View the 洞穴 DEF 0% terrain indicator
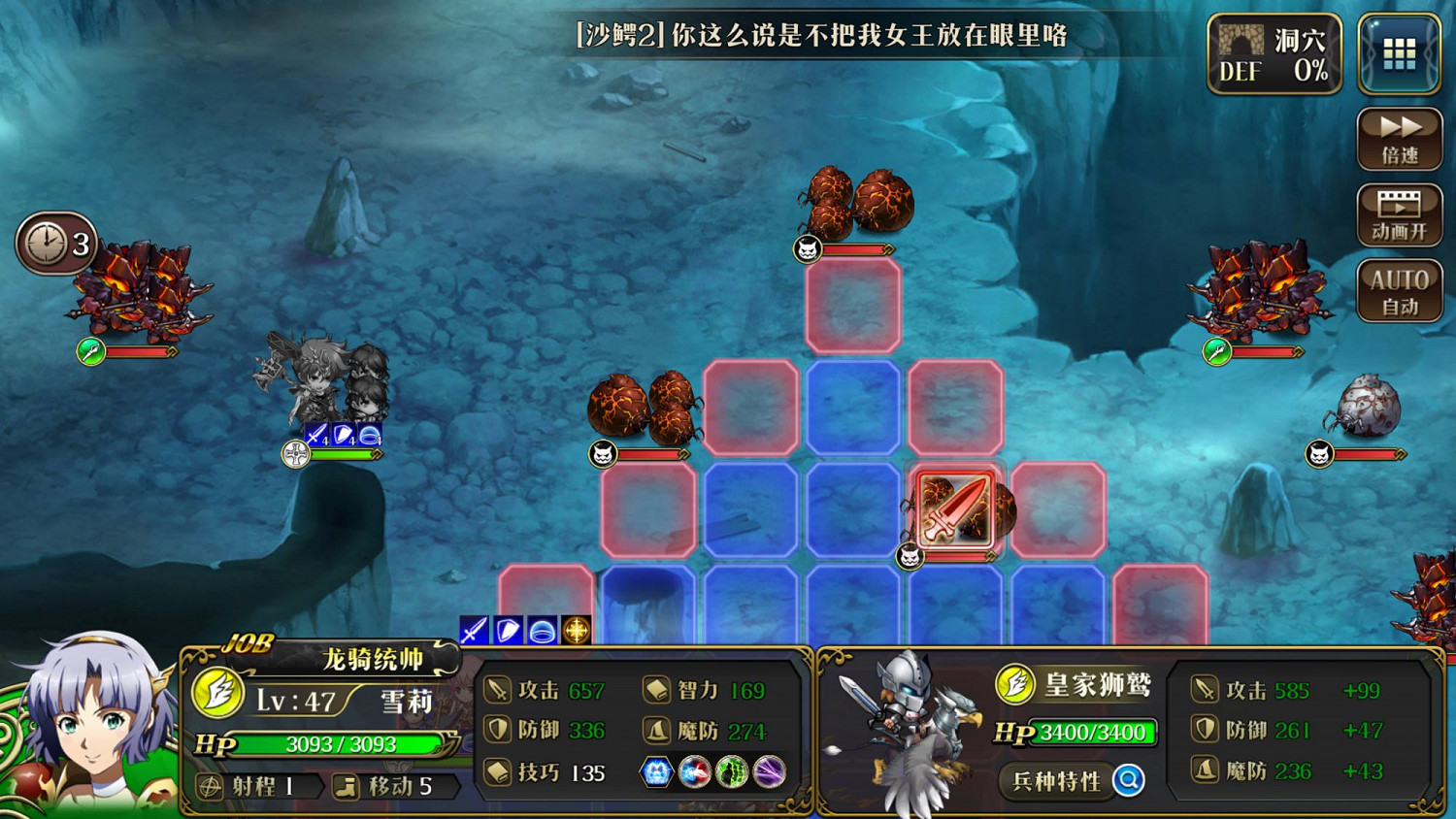This screenshot has width=1456, height=819. click(1273, 52)
